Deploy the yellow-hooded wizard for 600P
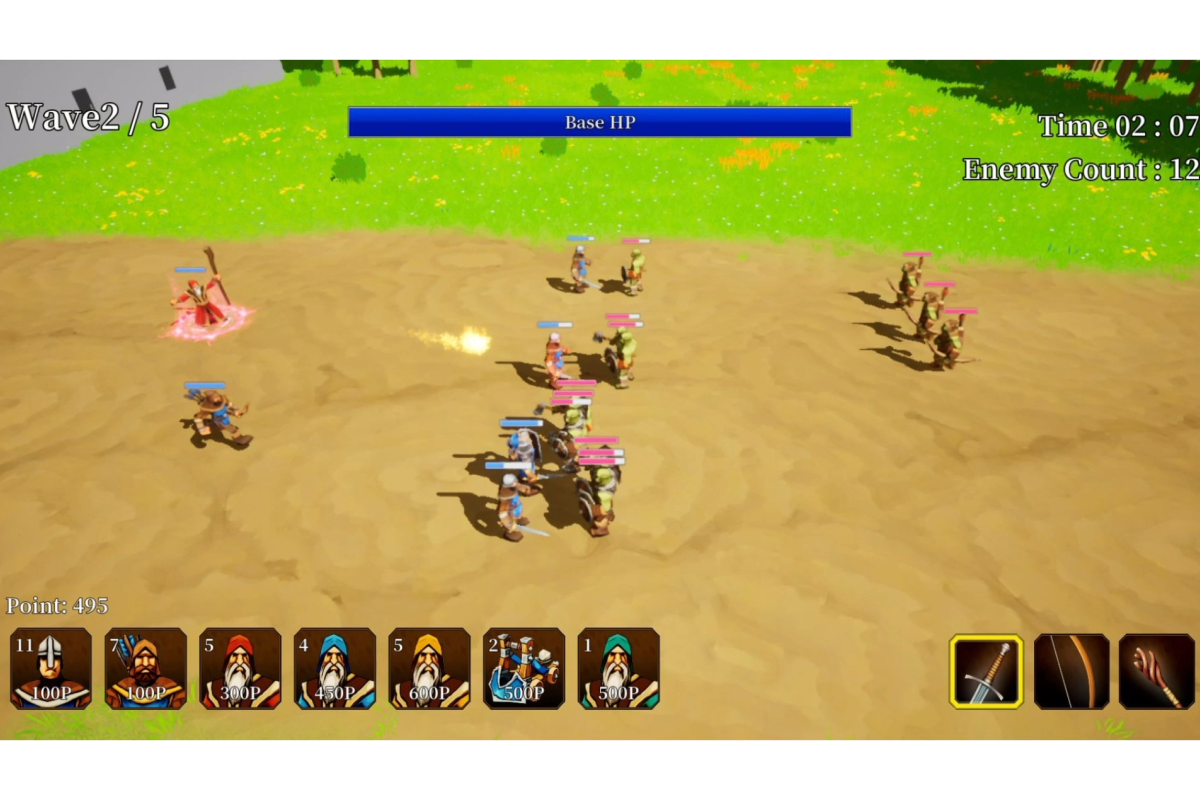 [429, 668]
